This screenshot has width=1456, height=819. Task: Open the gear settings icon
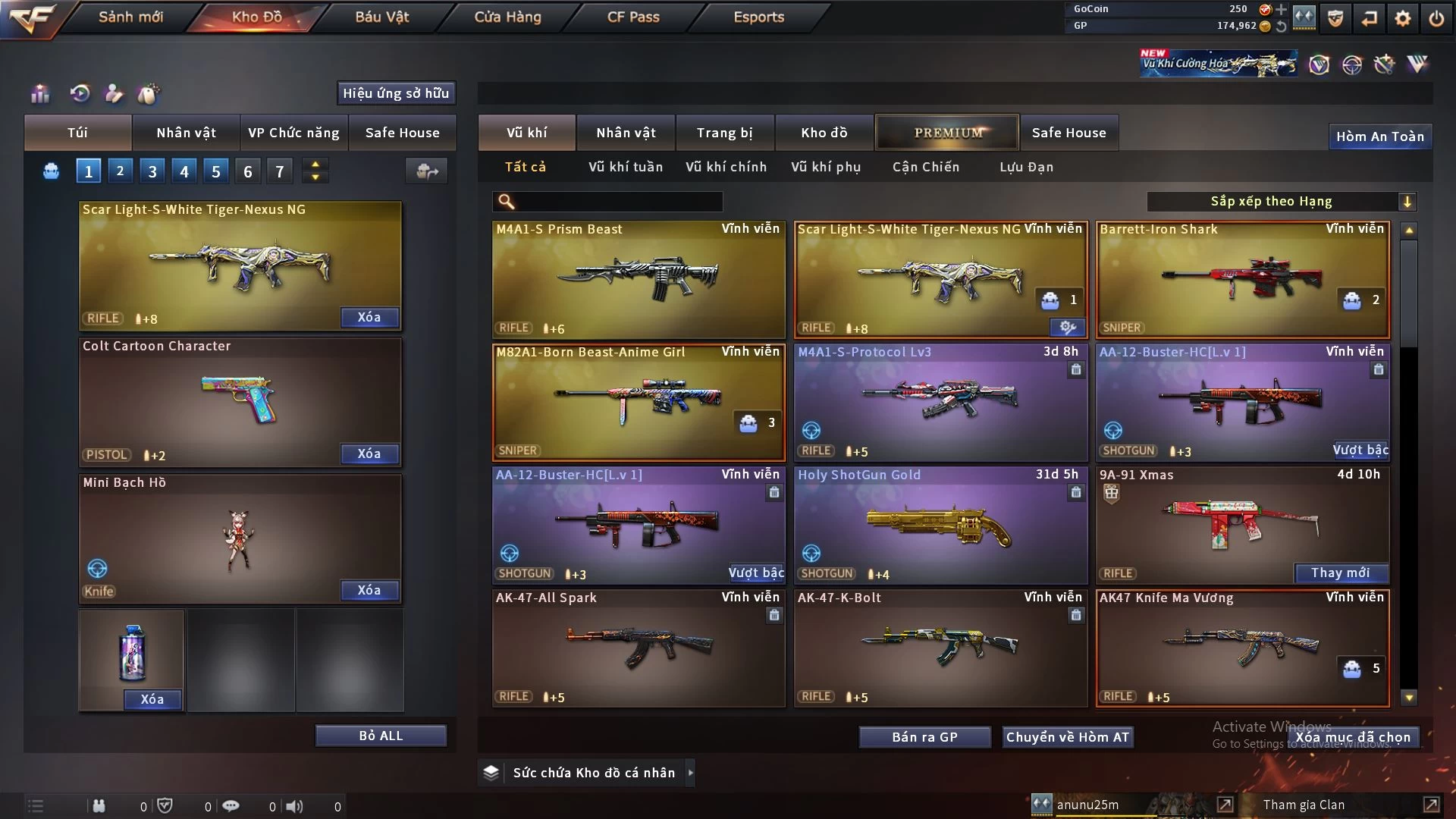(x=1402, y=18)
